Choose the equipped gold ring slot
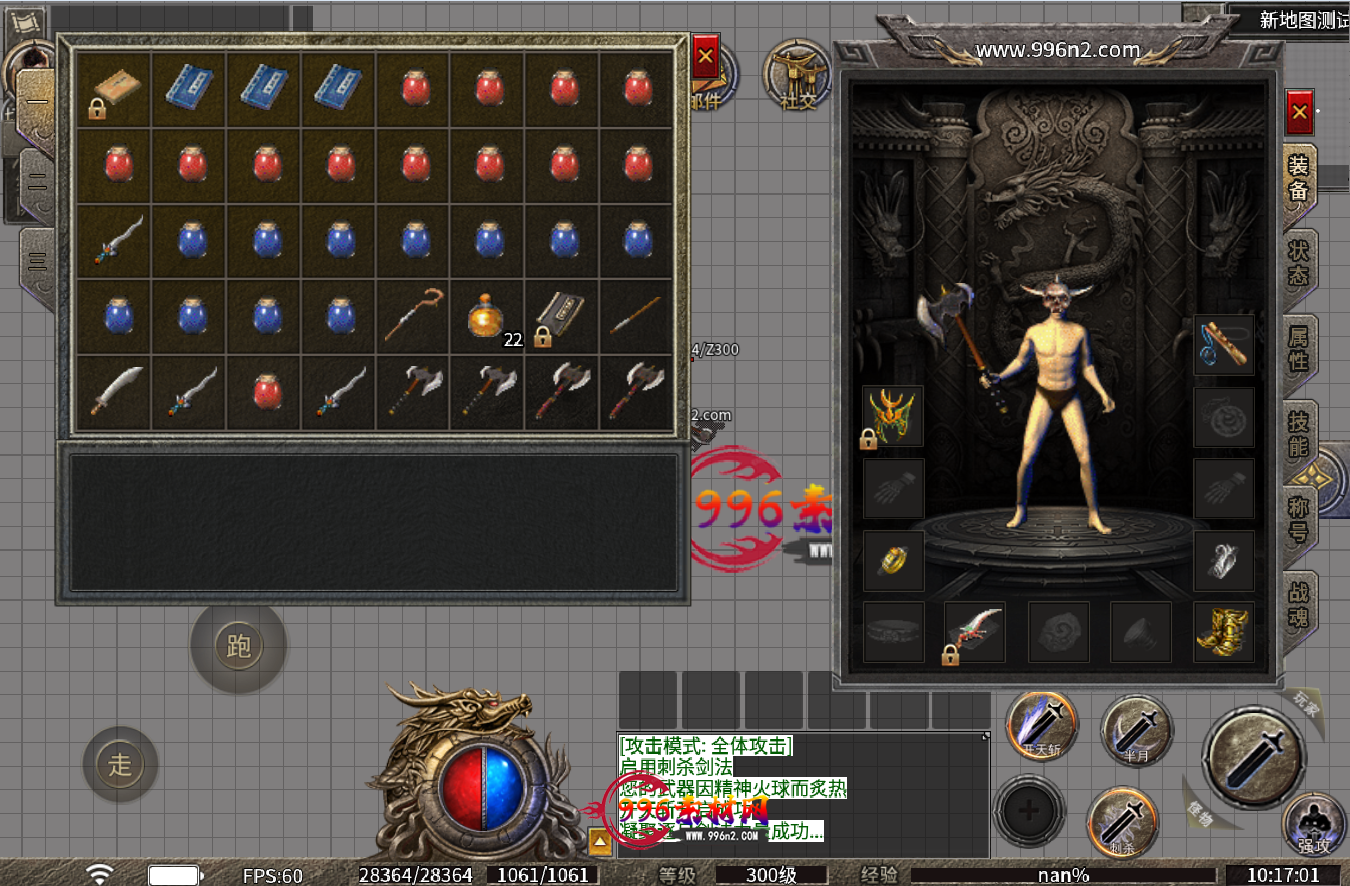1350x886 pixels. (x=893, y=560)
